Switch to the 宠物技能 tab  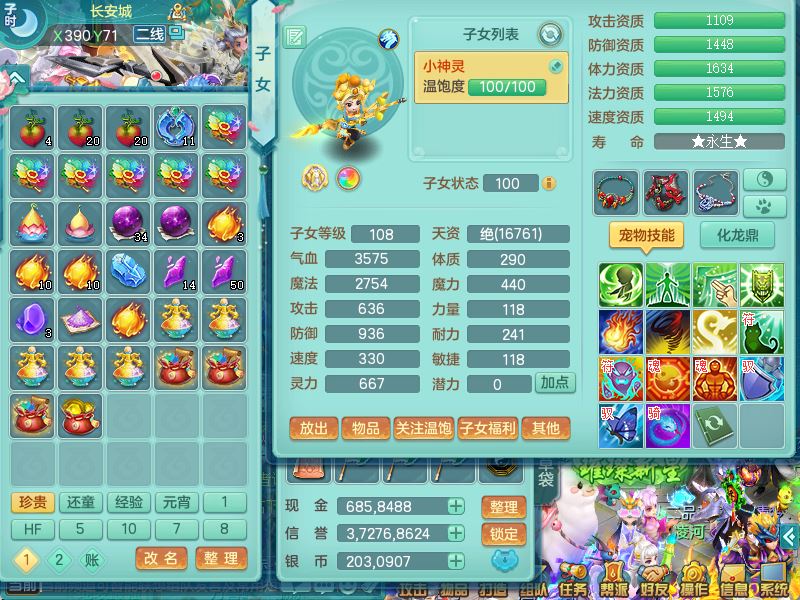[647, 237]
